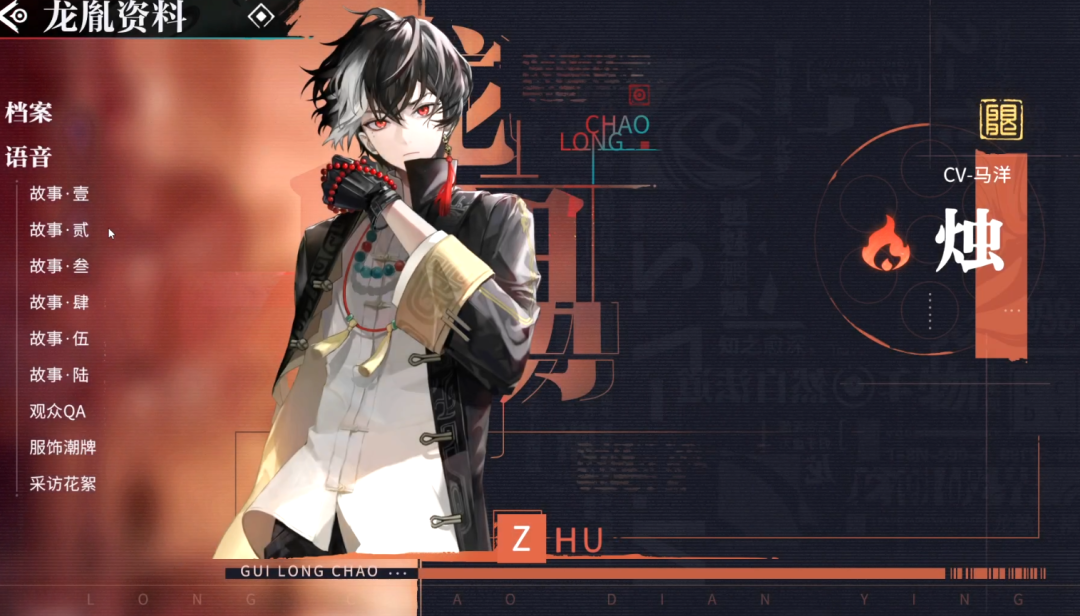Play voice entry 故事·壹
The height and width of the screenshot is (616, 1080).
[x=59, y=194]
